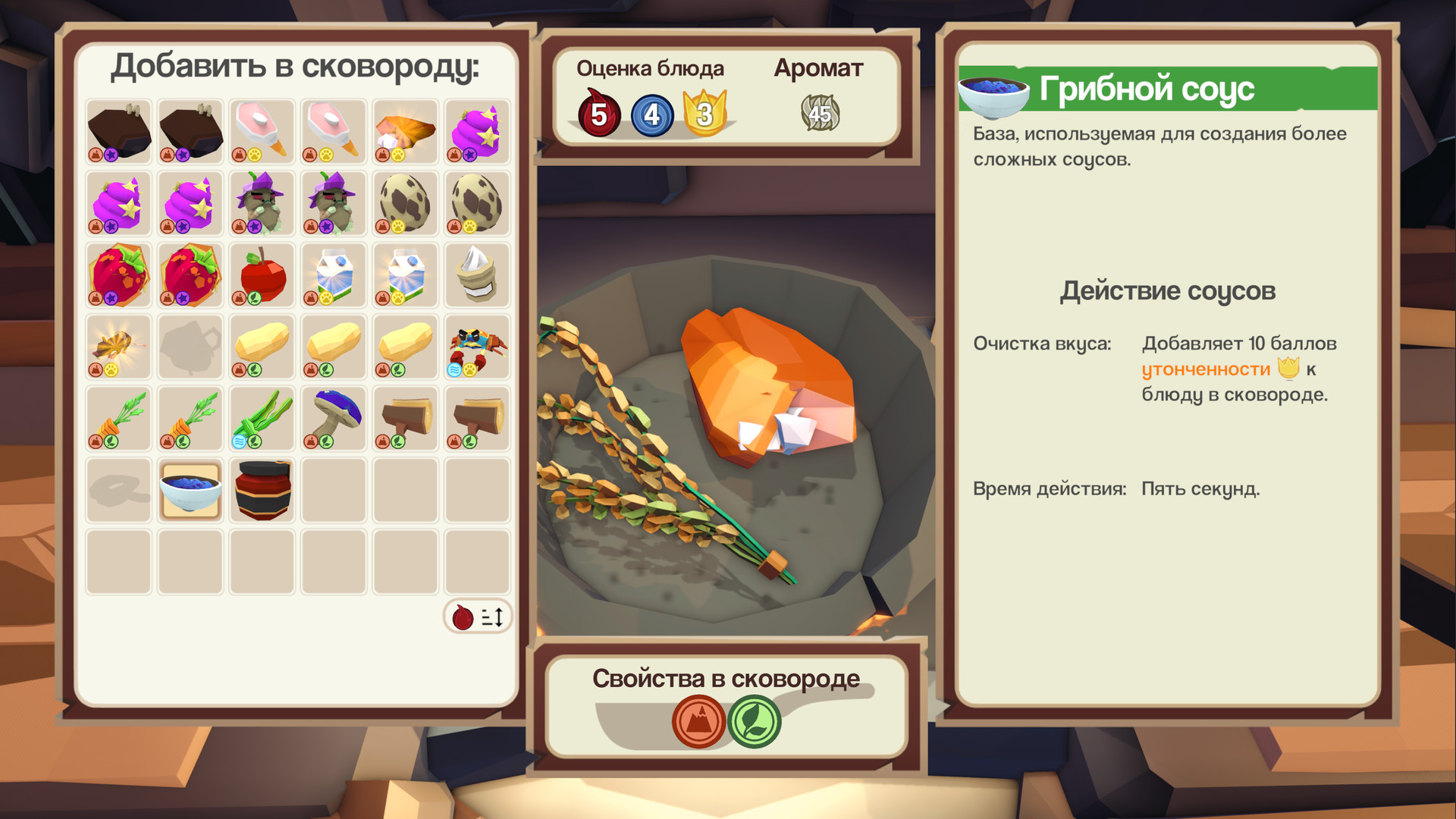Viewport: 1456px width, 819px height.
Task: Pick the spotted egg from inventory
Action: coord(405,202)
